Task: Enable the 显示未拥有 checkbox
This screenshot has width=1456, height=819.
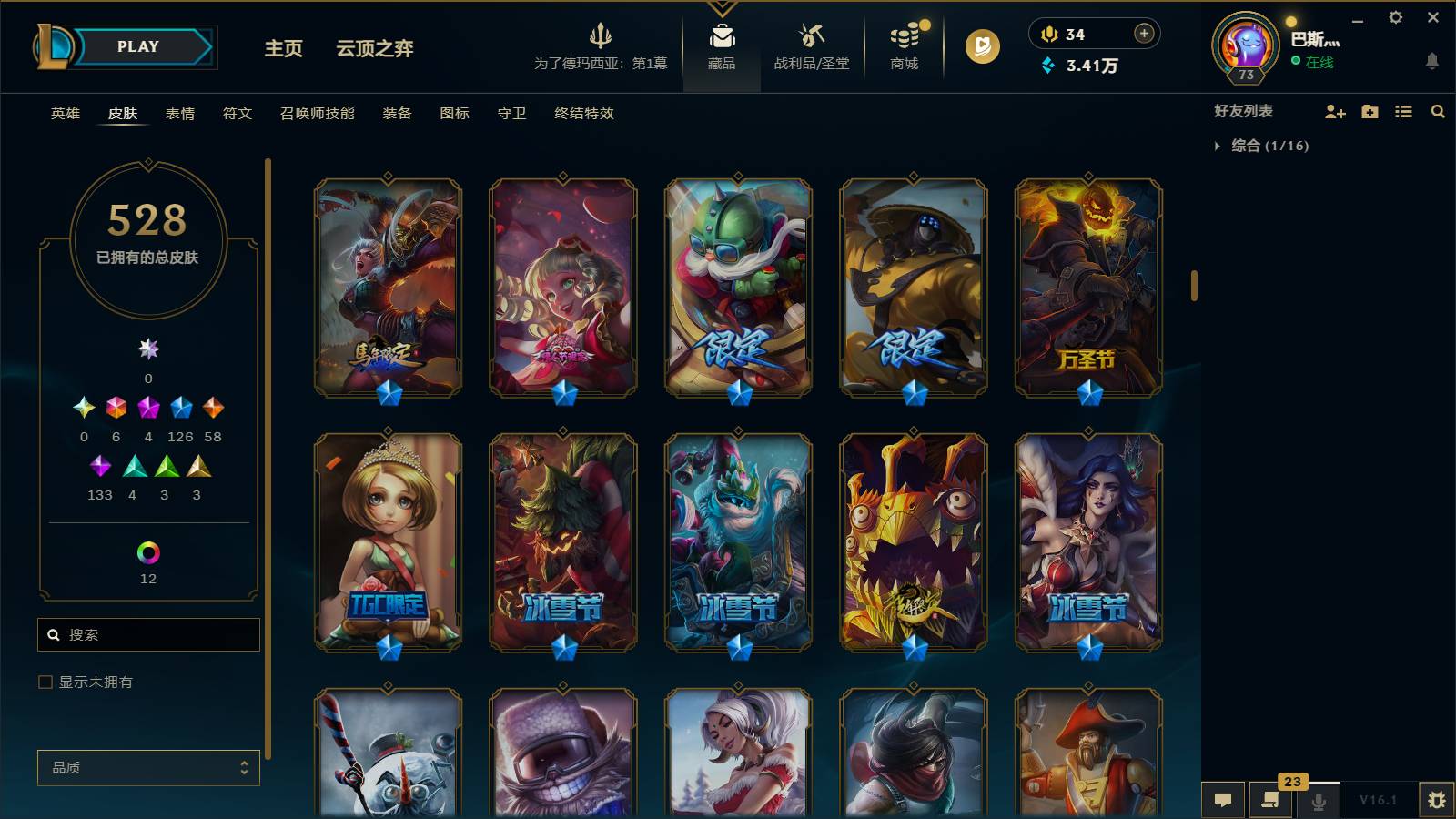Action: click(x=44, y=681)
